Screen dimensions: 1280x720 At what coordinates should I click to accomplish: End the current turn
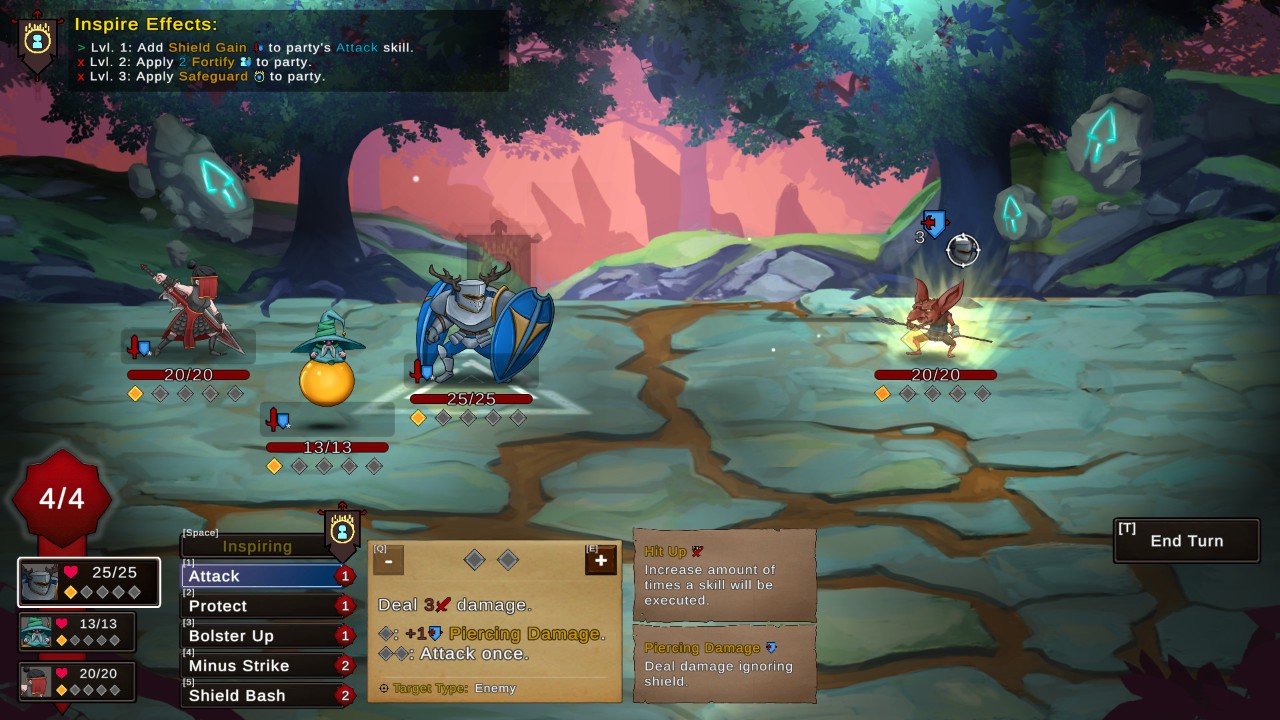coord(1186,541)
